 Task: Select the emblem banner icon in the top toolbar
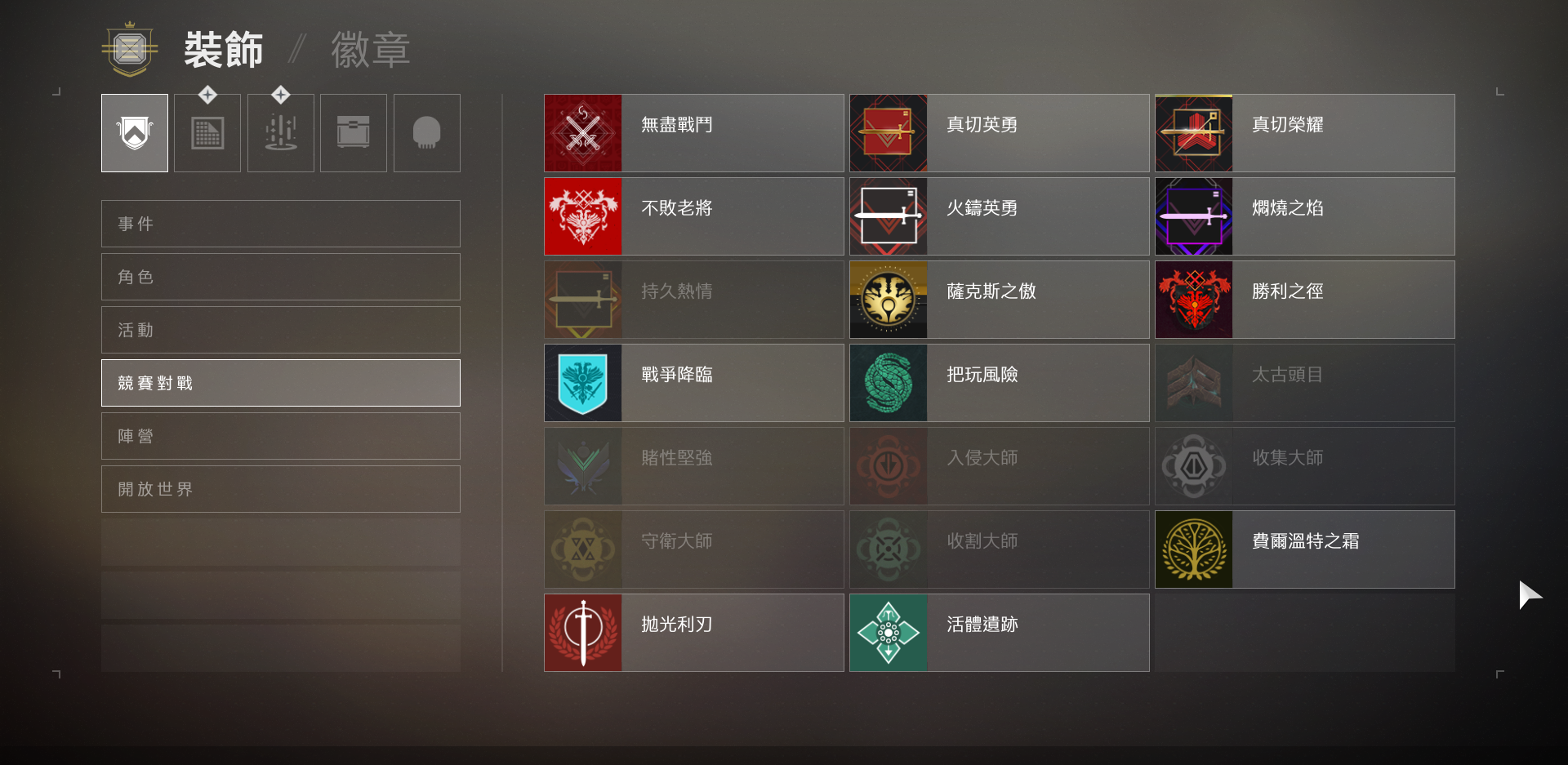pyautogui.click(x=134, y=132)
